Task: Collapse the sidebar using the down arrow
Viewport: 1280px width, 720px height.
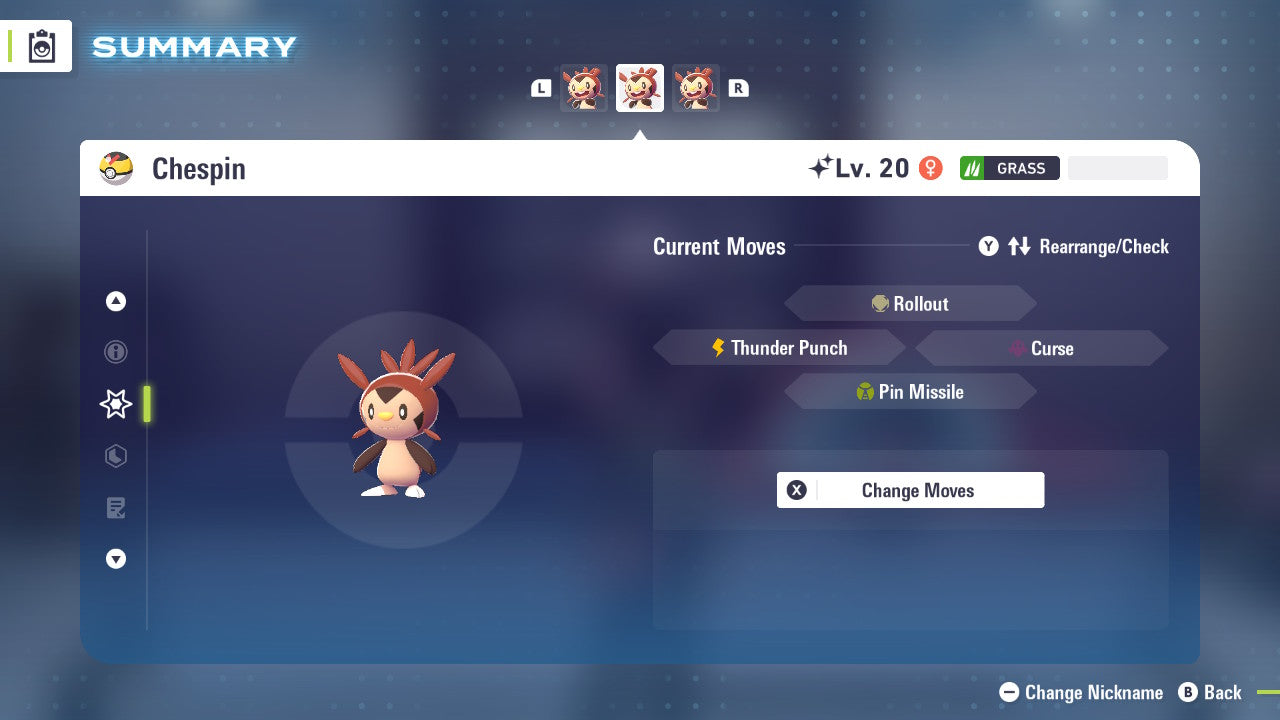Action: [115, 559]
